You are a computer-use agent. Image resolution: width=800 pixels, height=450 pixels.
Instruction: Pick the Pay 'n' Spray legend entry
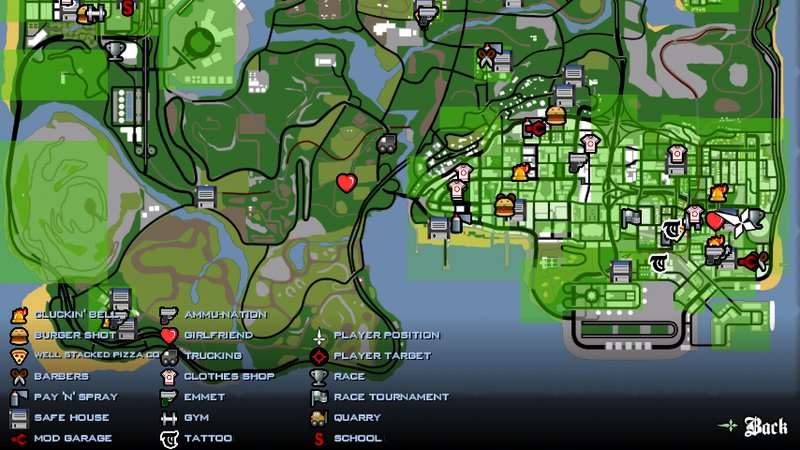click(x=75, y=397)
